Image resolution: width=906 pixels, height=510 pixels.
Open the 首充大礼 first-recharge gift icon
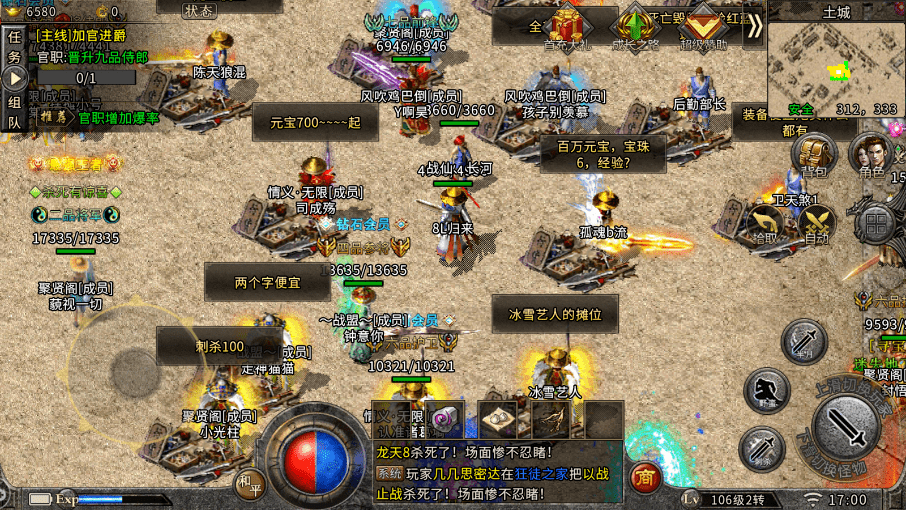click(567, 28)
